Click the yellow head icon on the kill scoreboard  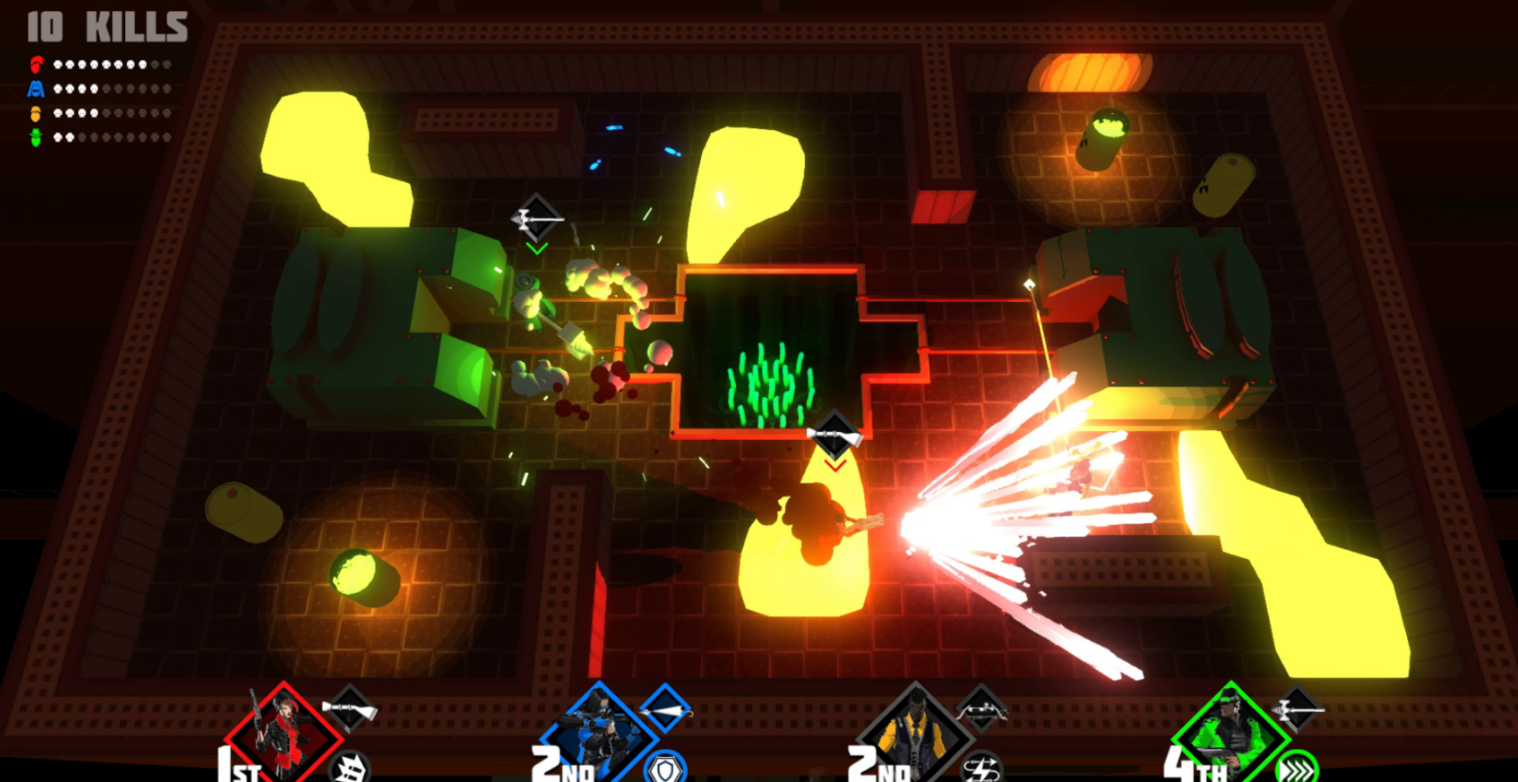click(37, 113)
